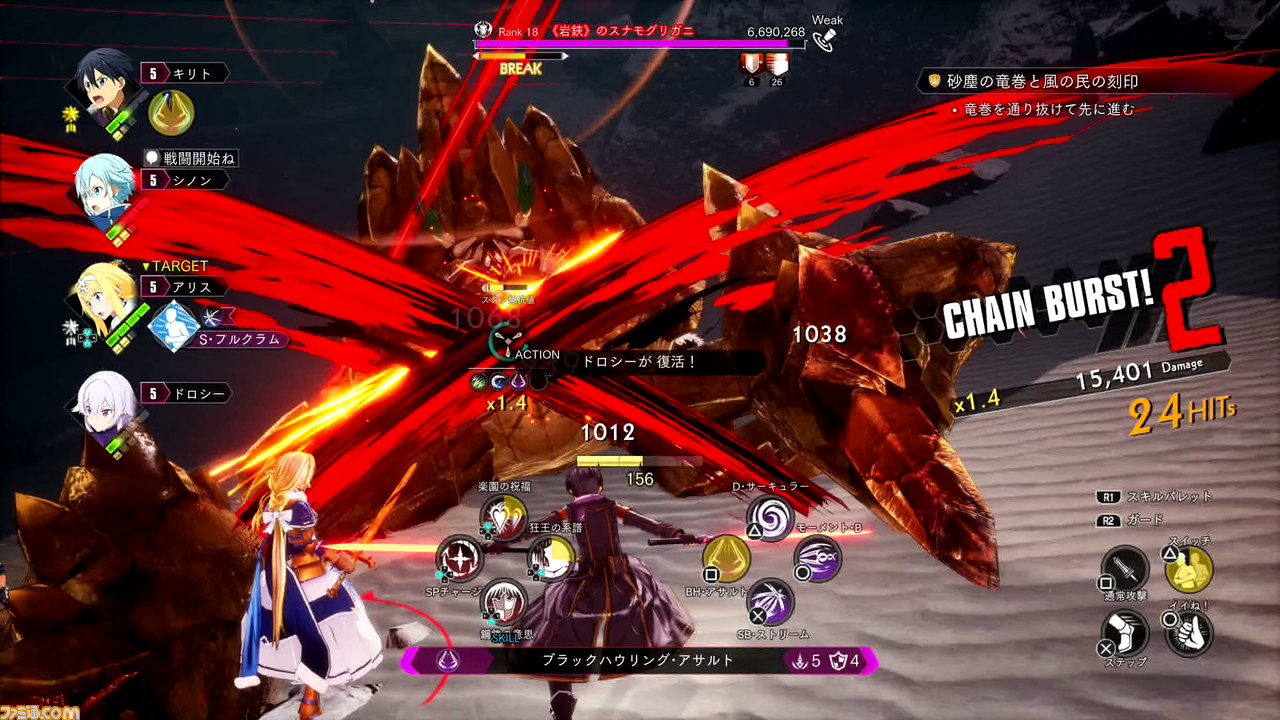
Task: Click the 通常攻撃 sword attack icon
Action: tap(1124, 569)
